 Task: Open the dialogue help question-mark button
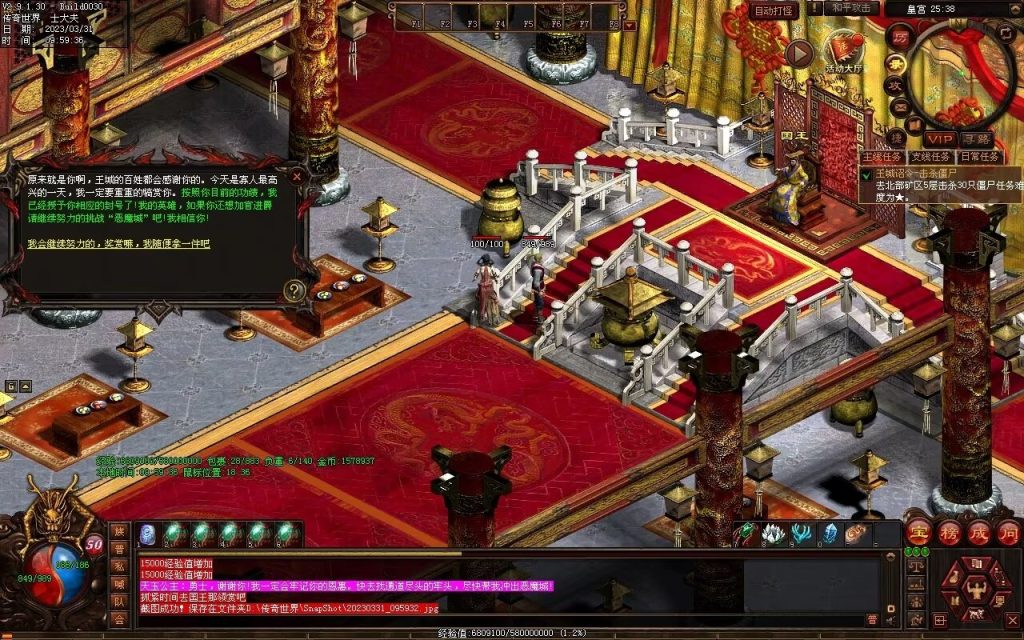294,291
